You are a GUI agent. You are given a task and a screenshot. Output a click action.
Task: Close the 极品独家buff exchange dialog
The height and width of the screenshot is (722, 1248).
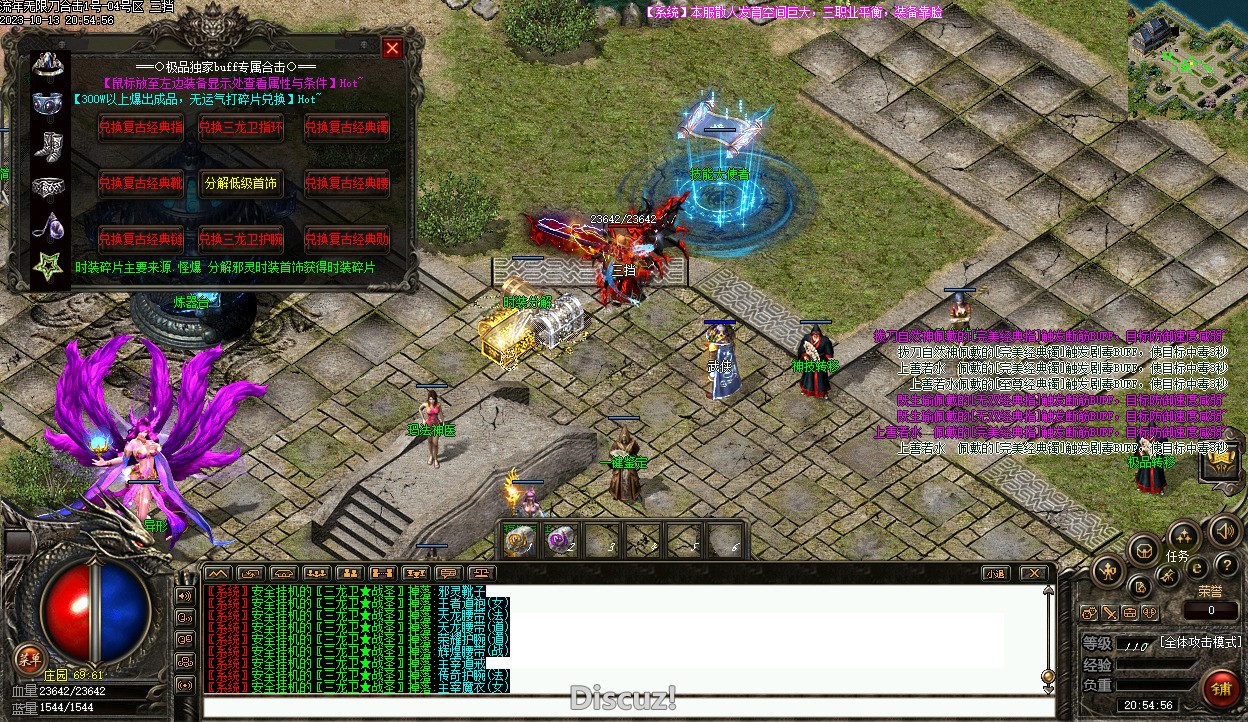pyautogui.click(x=392, y=48)
